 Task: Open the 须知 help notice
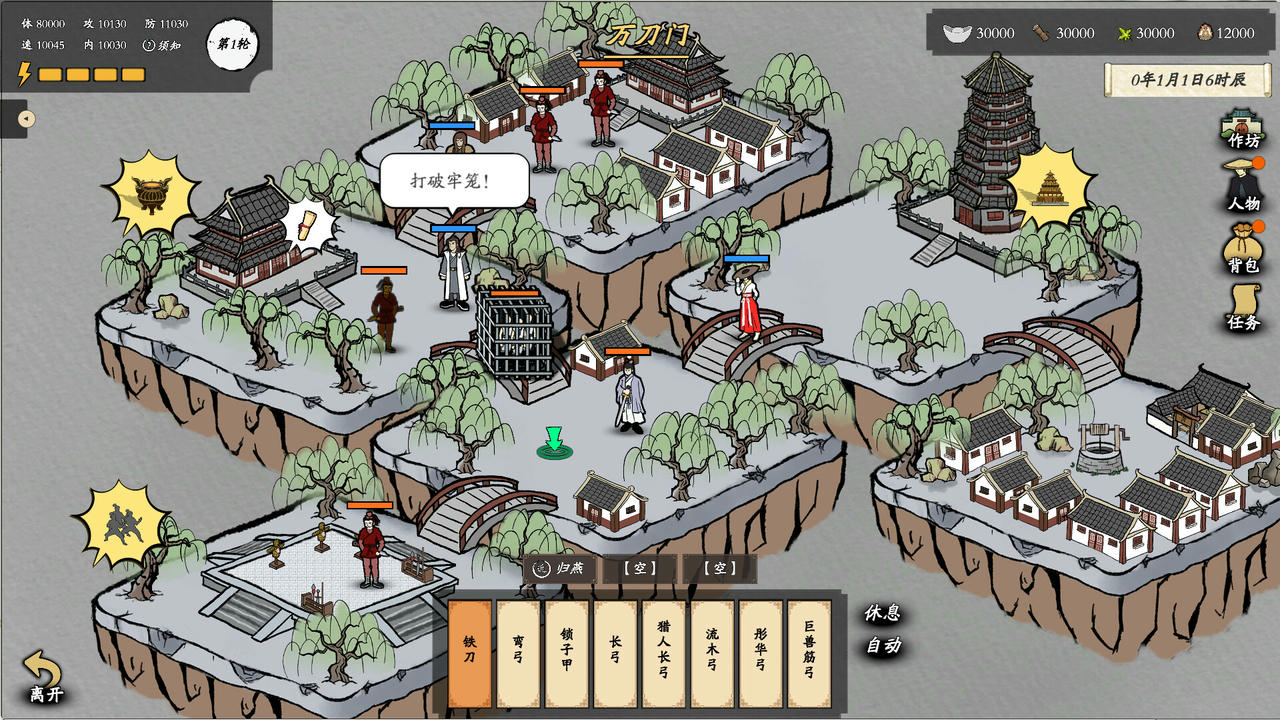click(161, 45)
